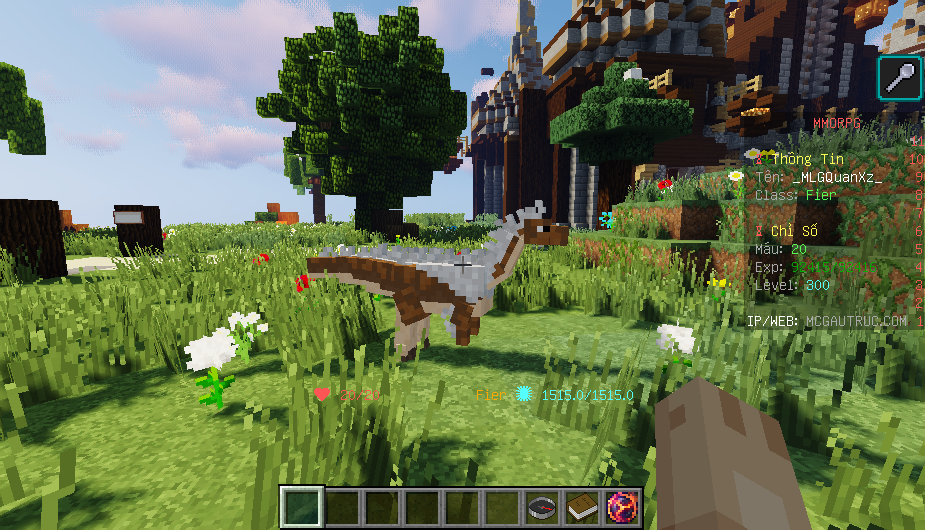Select the book hotbar slot
925x530 pixels.
pos(581,508)
